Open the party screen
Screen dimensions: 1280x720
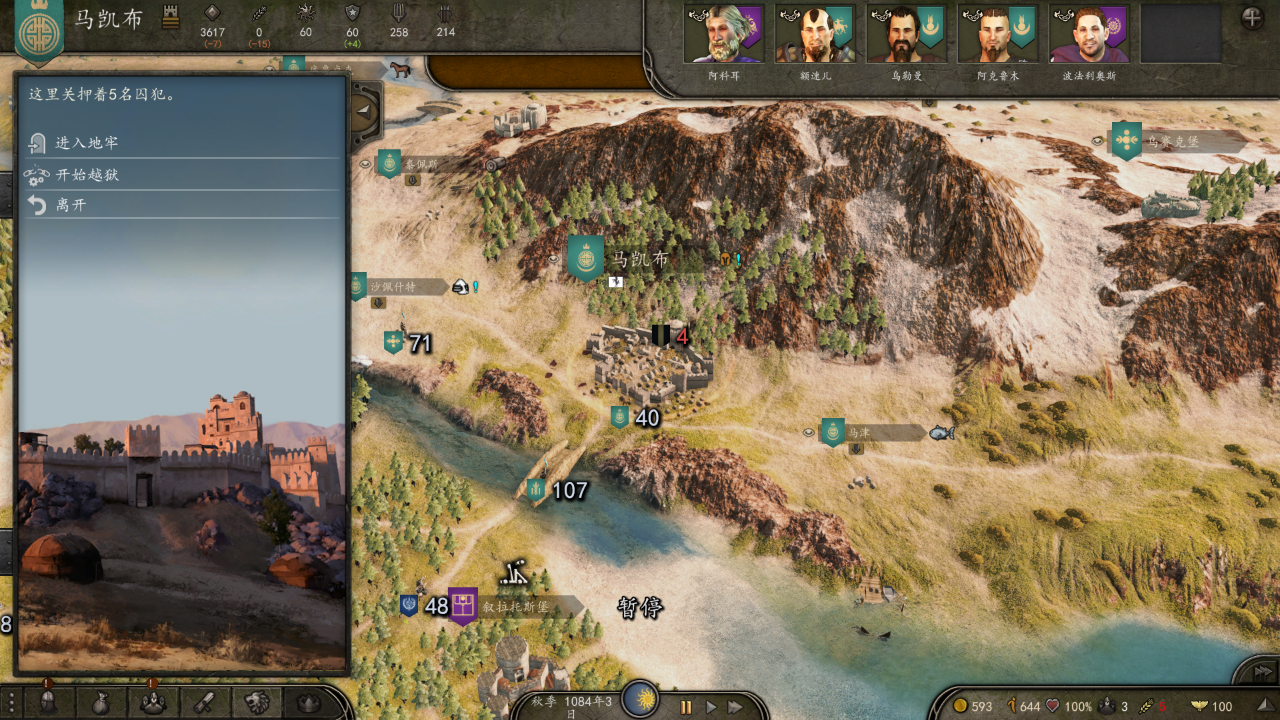(x=152, y=703)
